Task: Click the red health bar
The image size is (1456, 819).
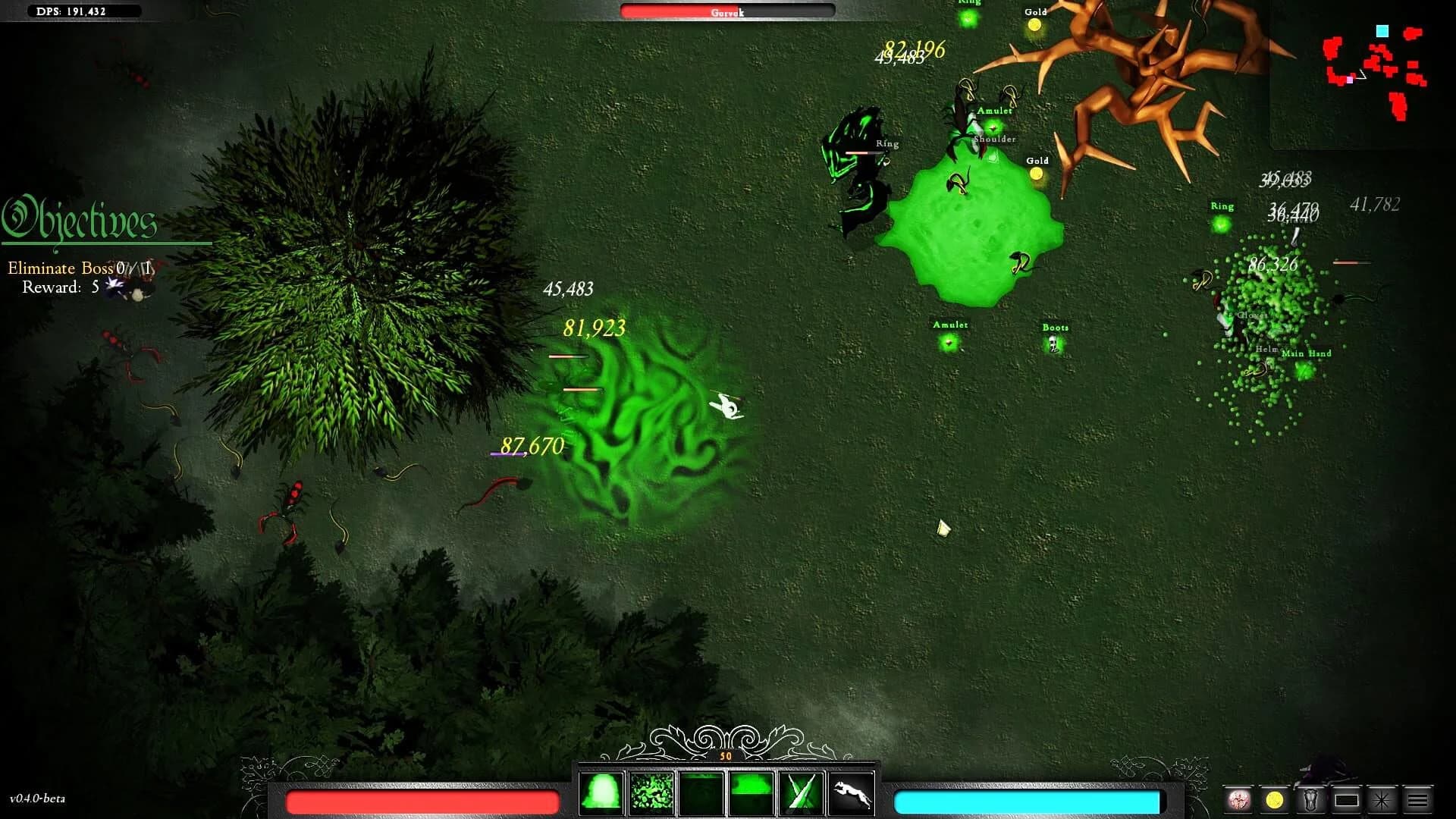Action: [x=422, y=799]
